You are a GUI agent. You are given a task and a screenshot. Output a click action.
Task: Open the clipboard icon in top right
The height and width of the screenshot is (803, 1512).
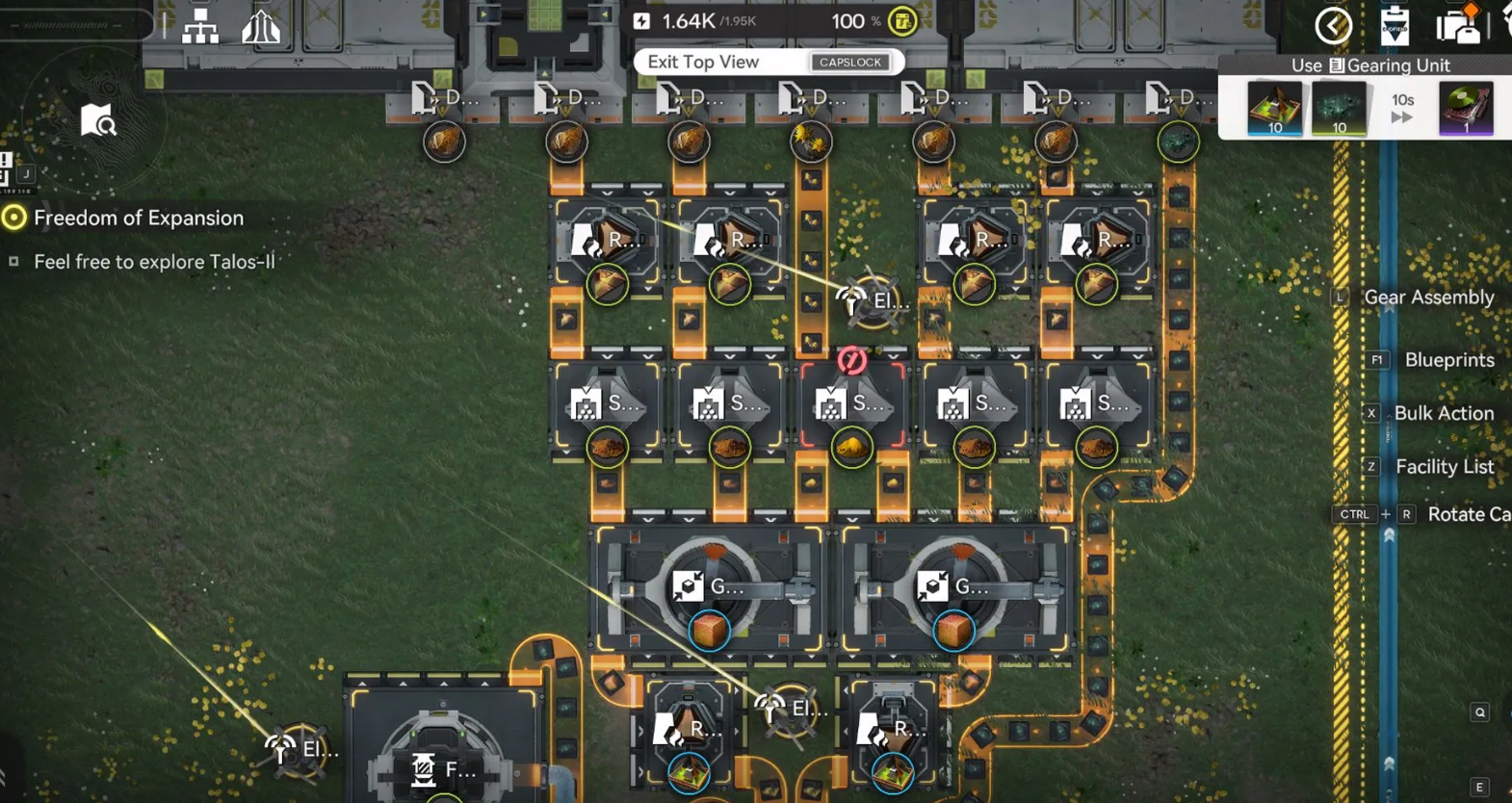tap(1394, 26)
